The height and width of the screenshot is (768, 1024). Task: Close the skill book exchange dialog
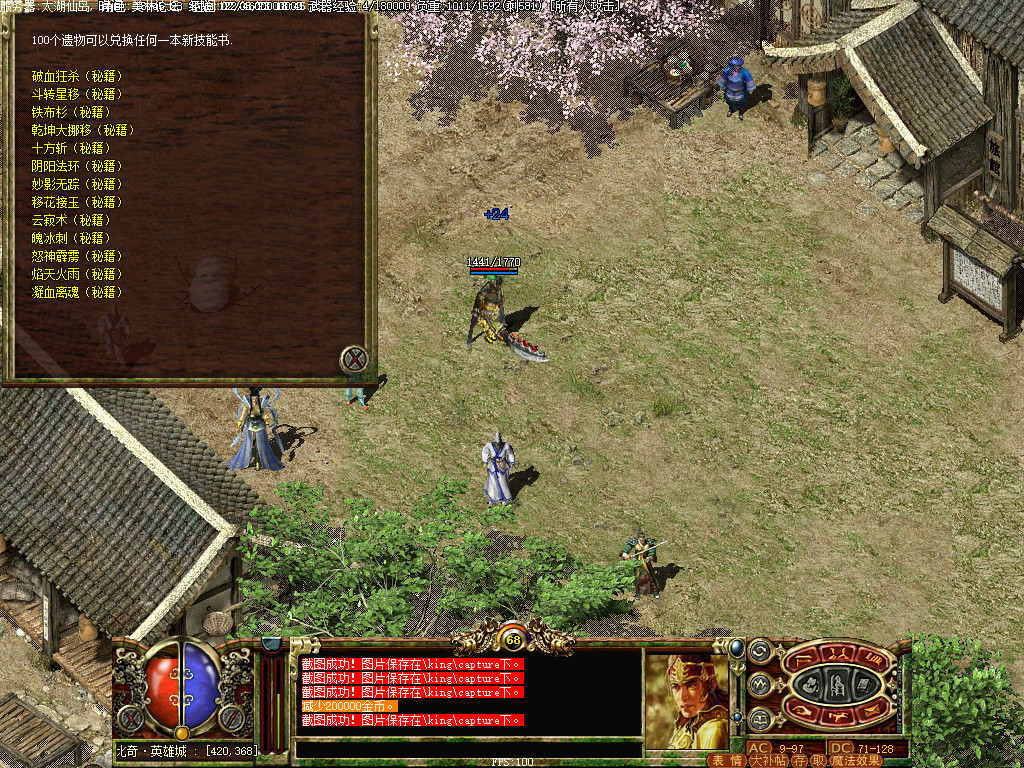point(355,359)
